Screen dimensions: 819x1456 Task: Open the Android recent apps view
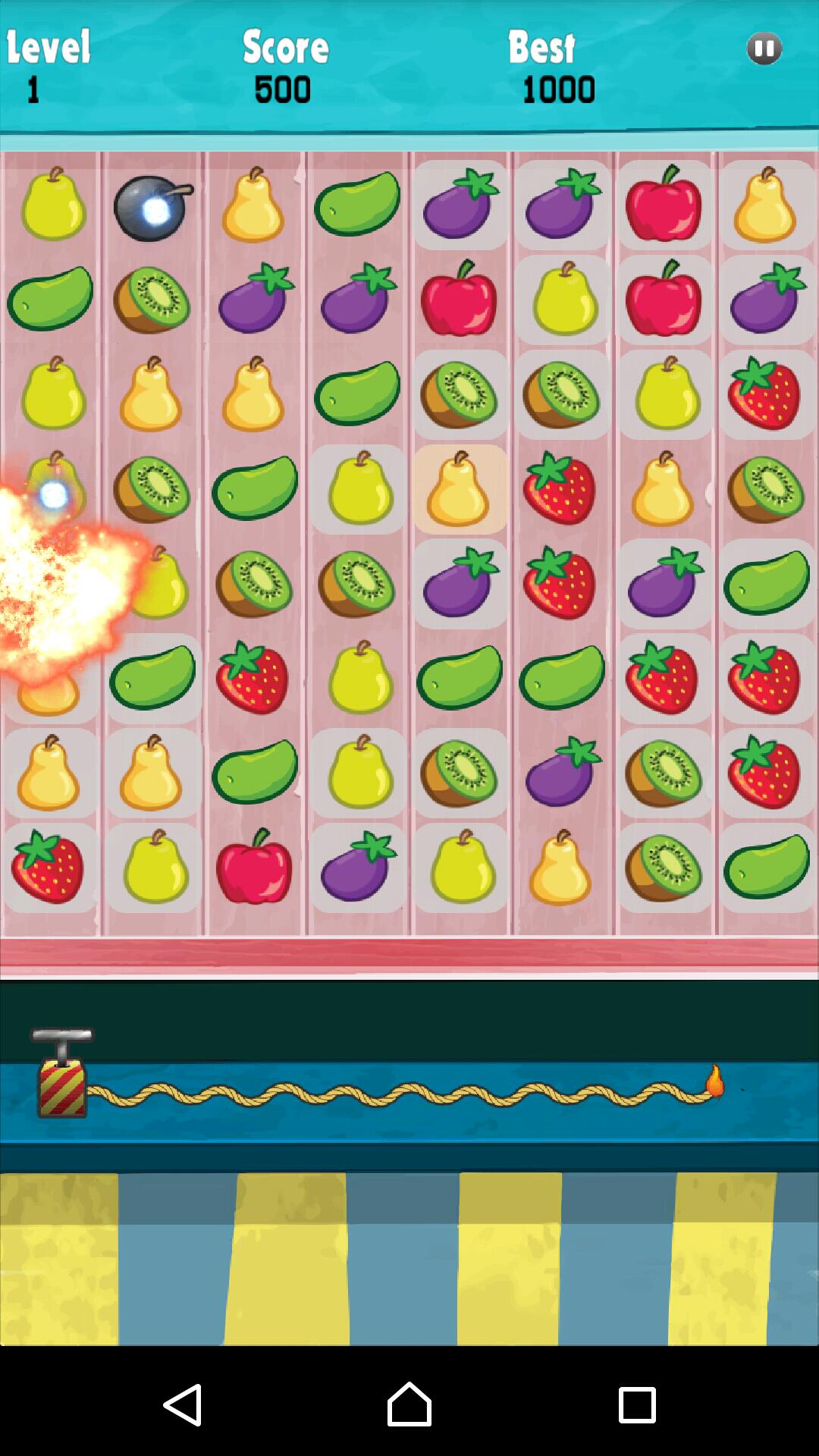[x=636, y=1404]
